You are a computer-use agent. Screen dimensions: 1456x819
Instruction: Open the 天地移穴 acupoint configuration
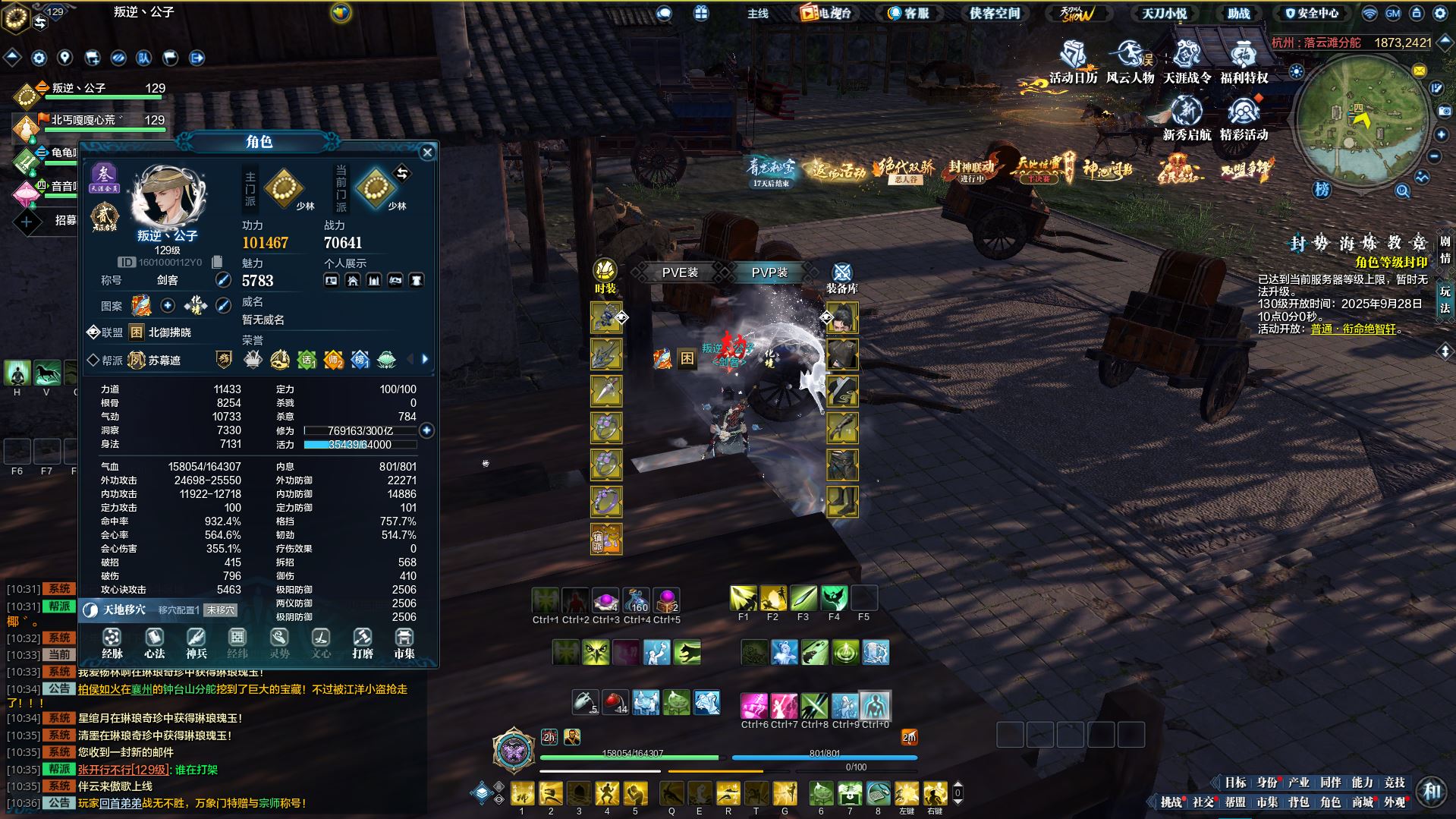click(x=124, y=610)
